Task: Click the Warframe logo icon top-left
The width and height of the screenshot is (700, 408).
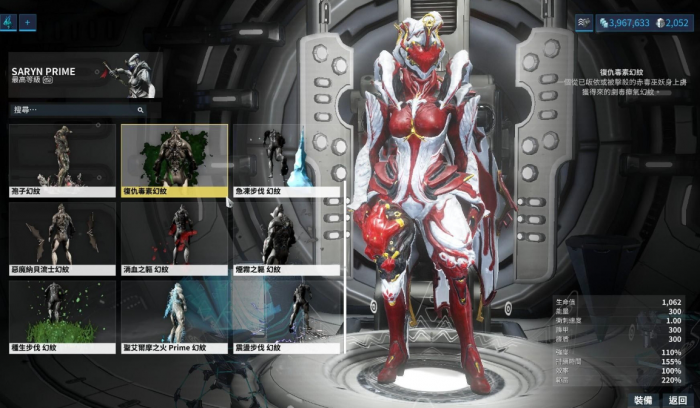Action: [x=9, y=21]
